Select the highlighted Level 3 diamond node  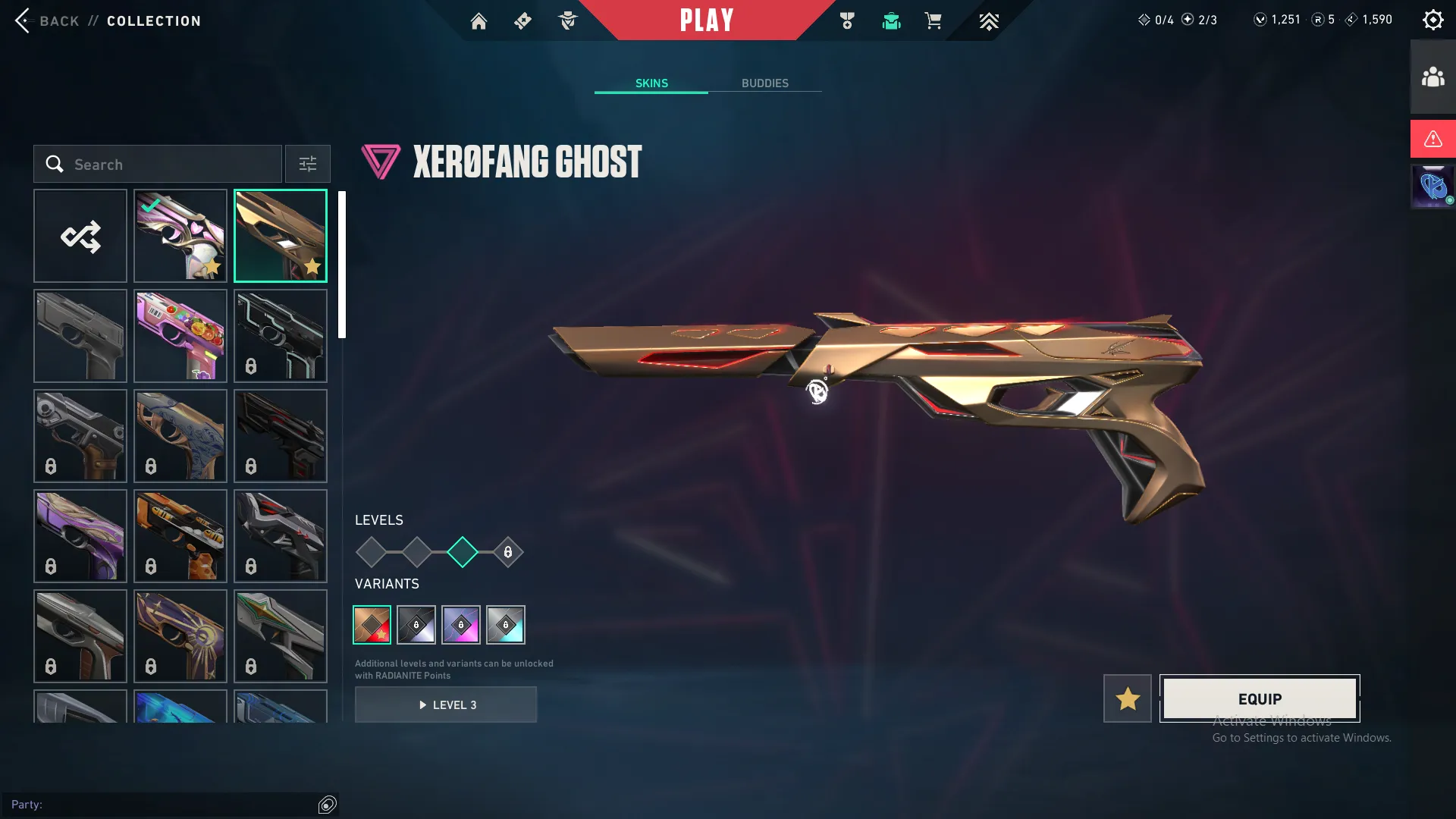tap(462, 552)
